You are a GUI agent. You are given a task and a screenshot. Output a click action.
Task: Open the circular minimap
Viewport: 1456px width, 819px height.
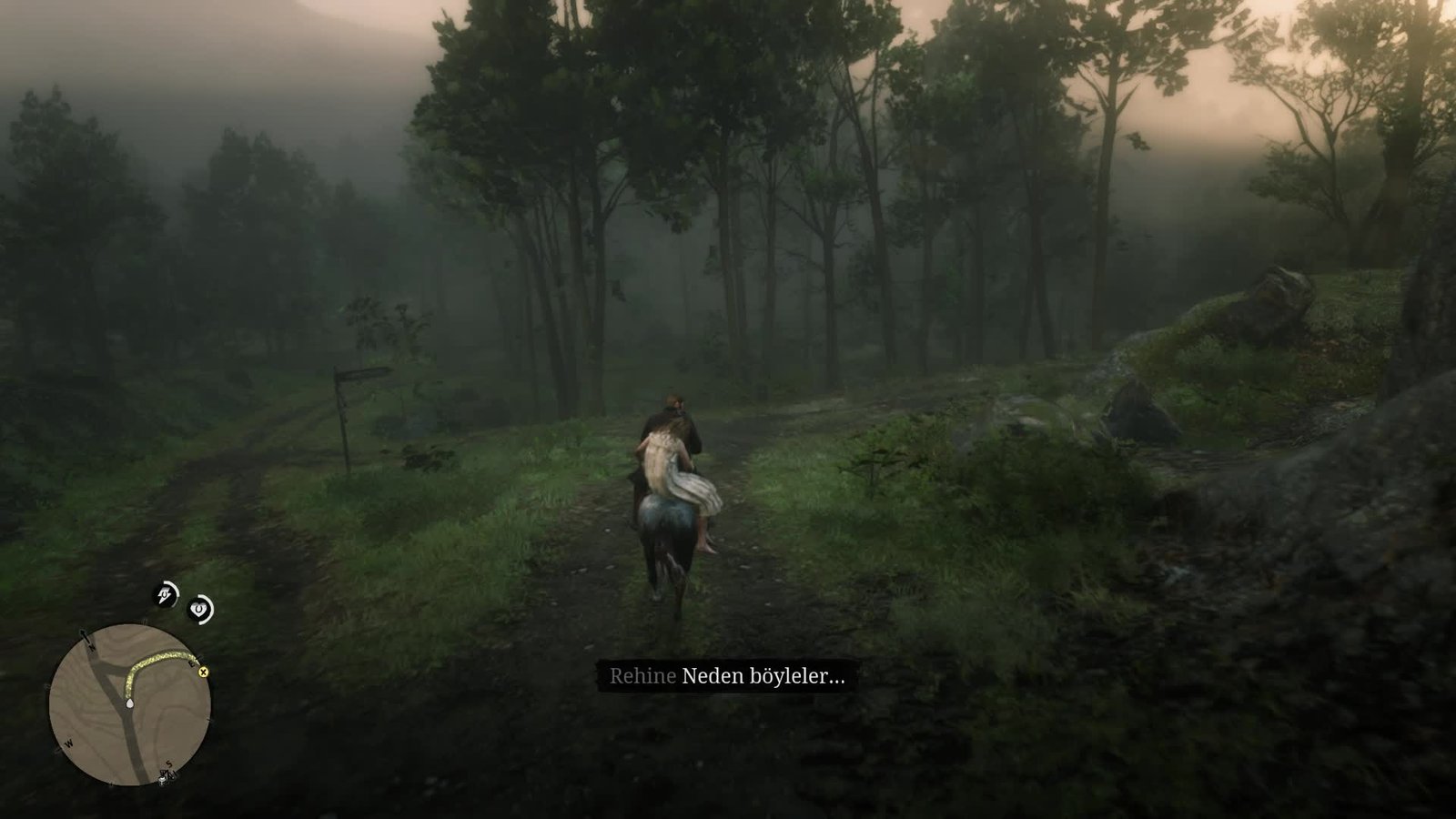(129, 703)
